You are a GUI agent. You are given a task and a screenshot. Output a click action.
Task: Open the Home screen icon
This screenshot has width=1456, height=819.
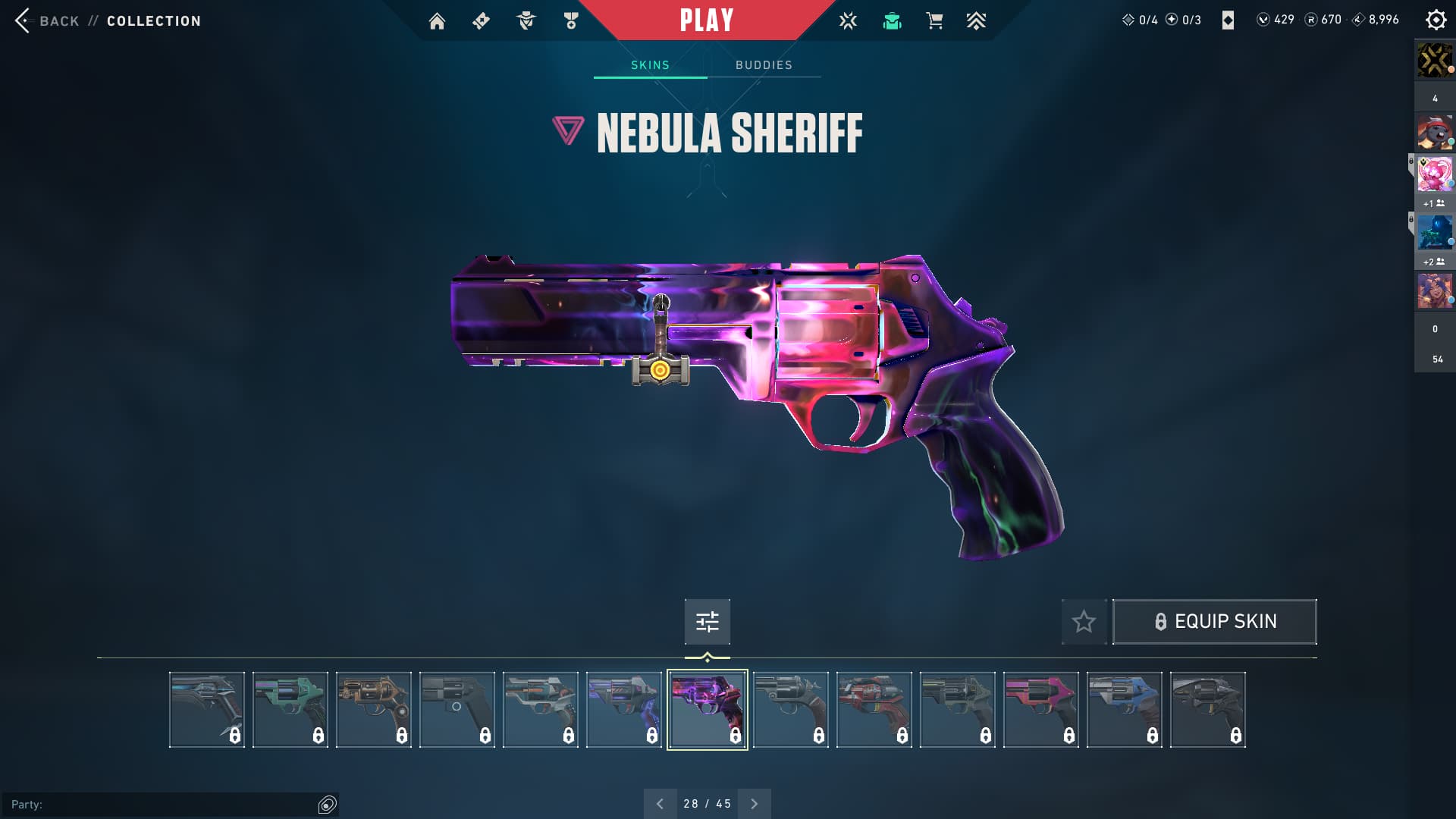coord(437,21)
